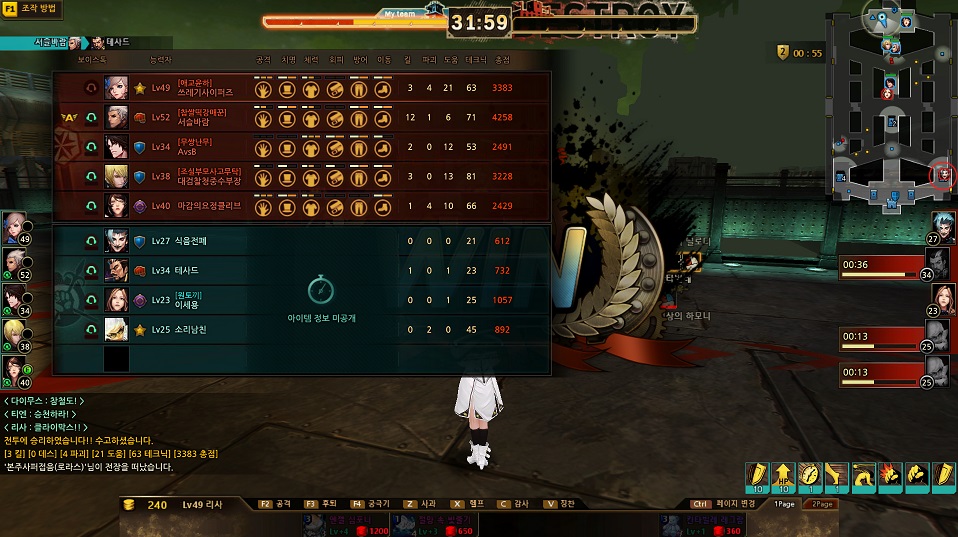The image size is (958, 537).
Task: Click the level 23 enemy portrait on right edge
Action: pos(943,299)
